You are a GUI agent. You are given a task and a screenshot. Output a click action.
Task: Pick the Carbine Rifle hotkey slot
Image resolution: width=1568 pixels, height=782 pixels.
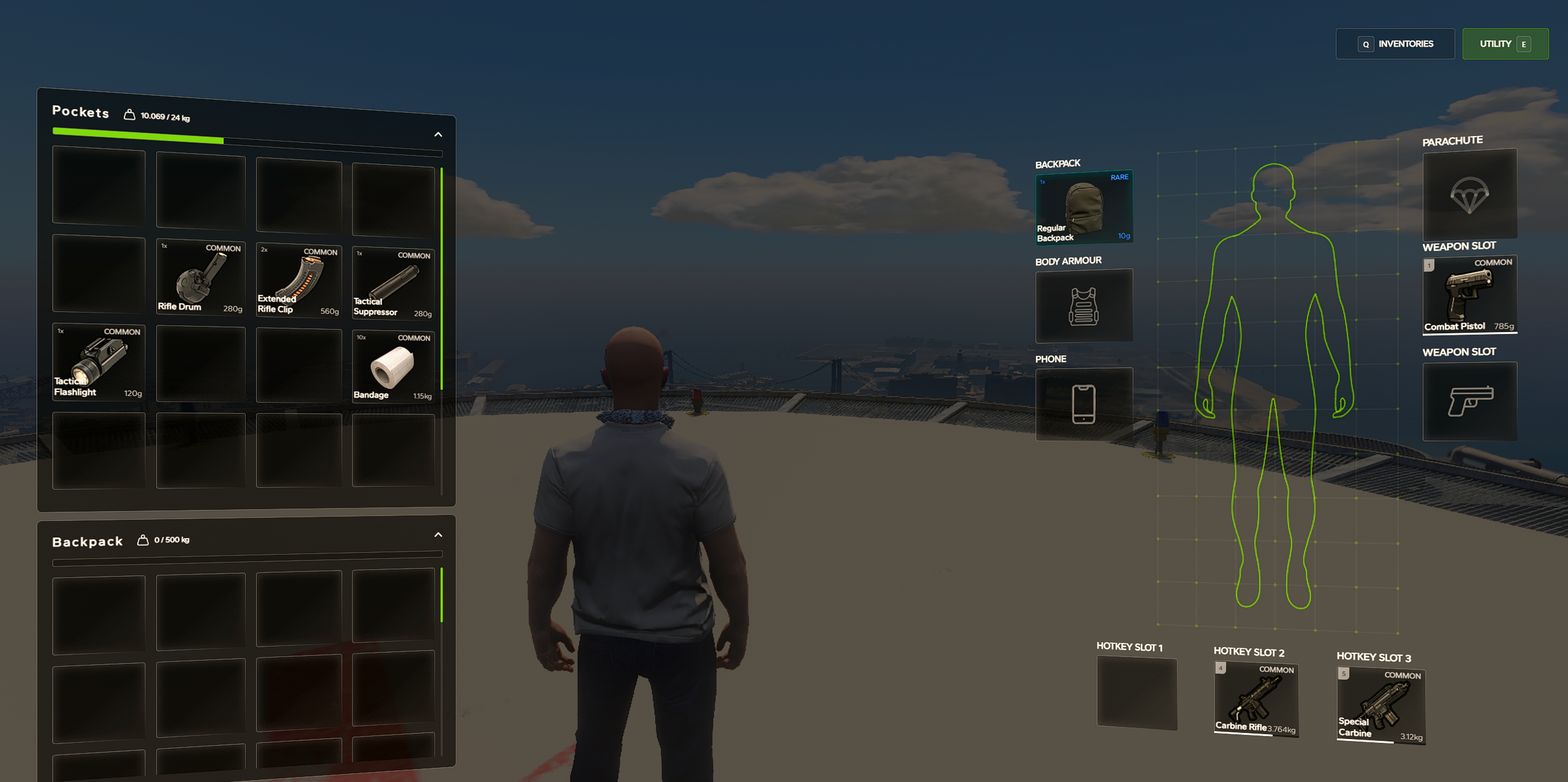pos(1256,699)
